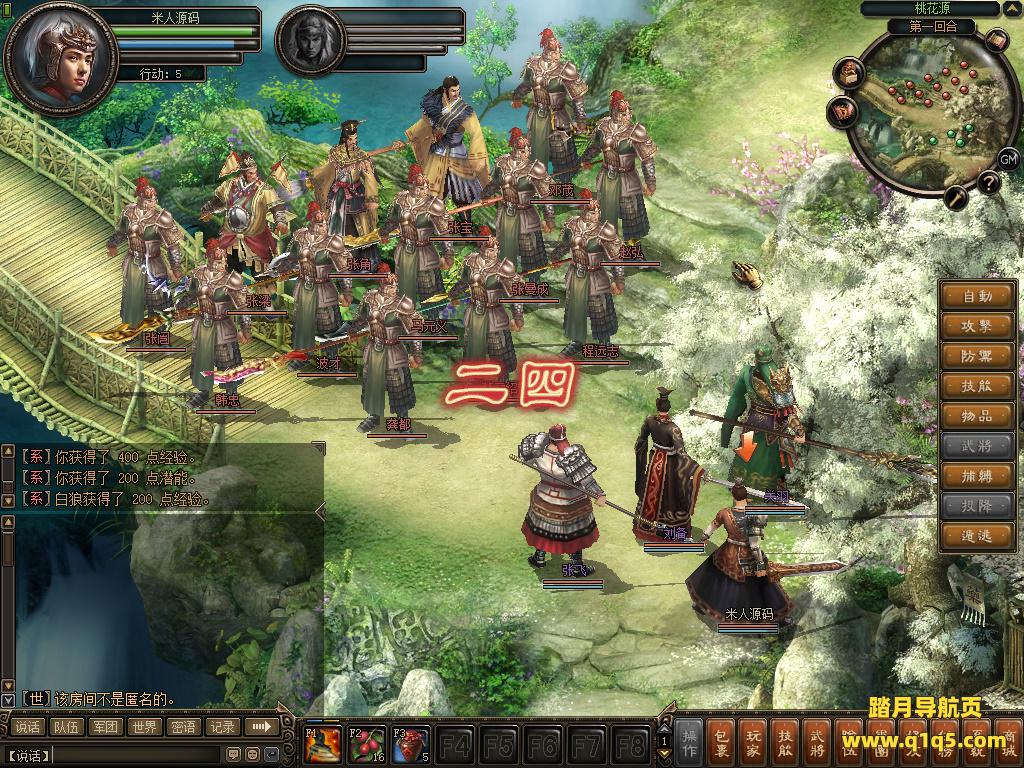Show the 记录 chat log
The height and width of the screenshot is (768, 1024).
(222, 727)
